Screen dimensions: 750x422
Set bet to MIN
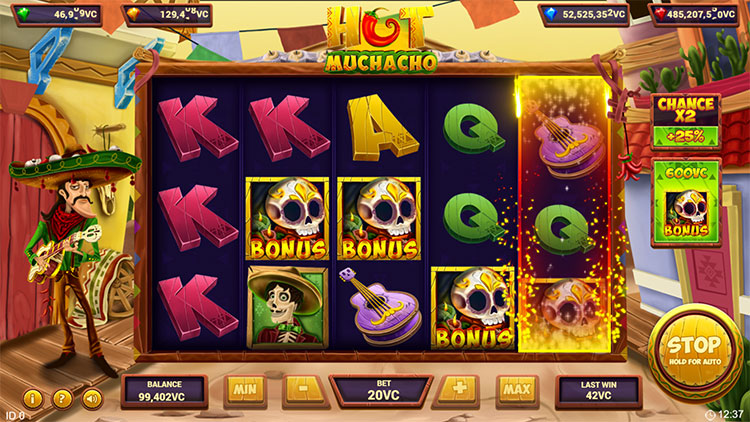coord(245,389)
